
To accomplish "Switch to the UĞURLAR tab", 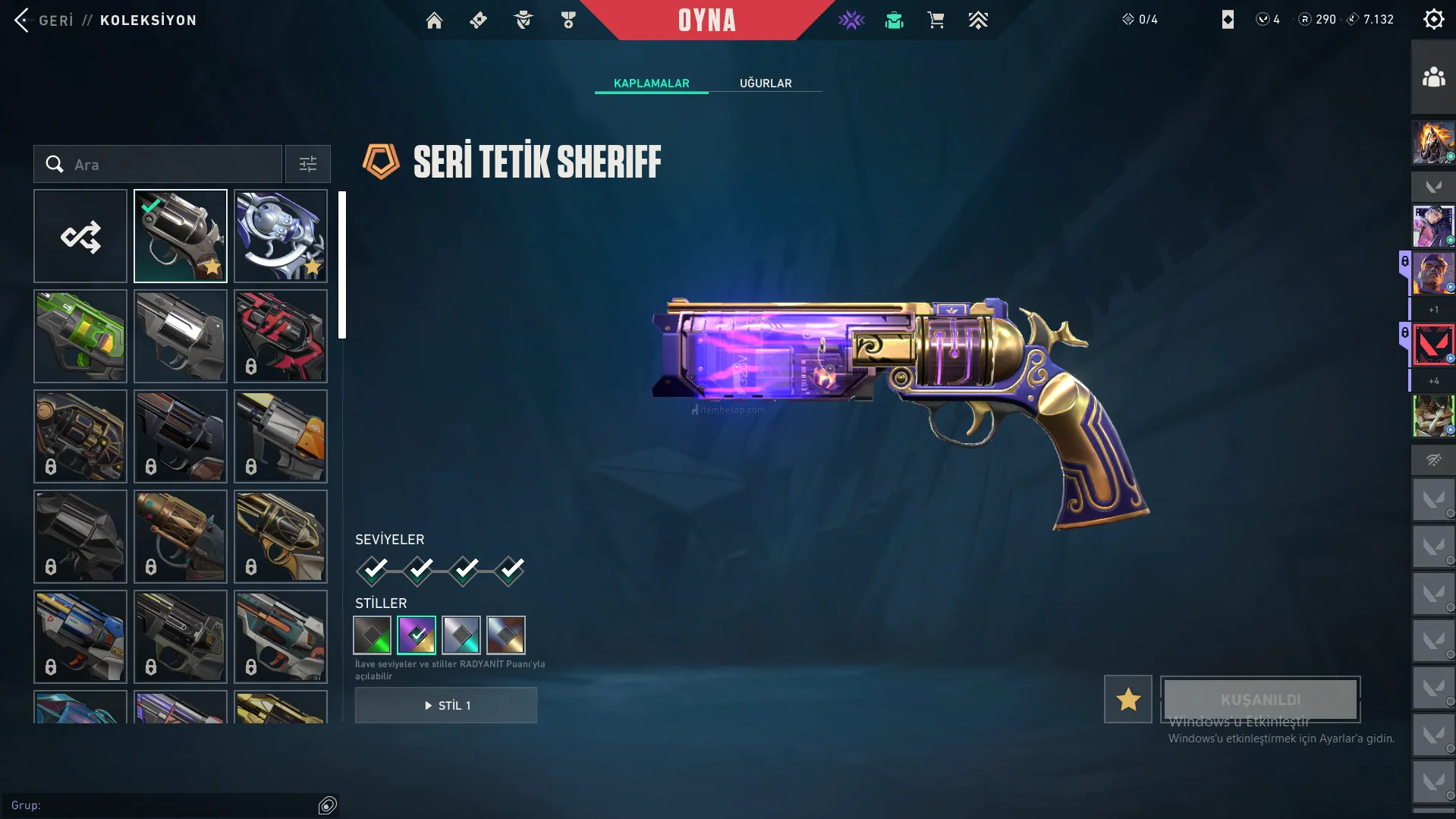I will click(x=766, y=83).
